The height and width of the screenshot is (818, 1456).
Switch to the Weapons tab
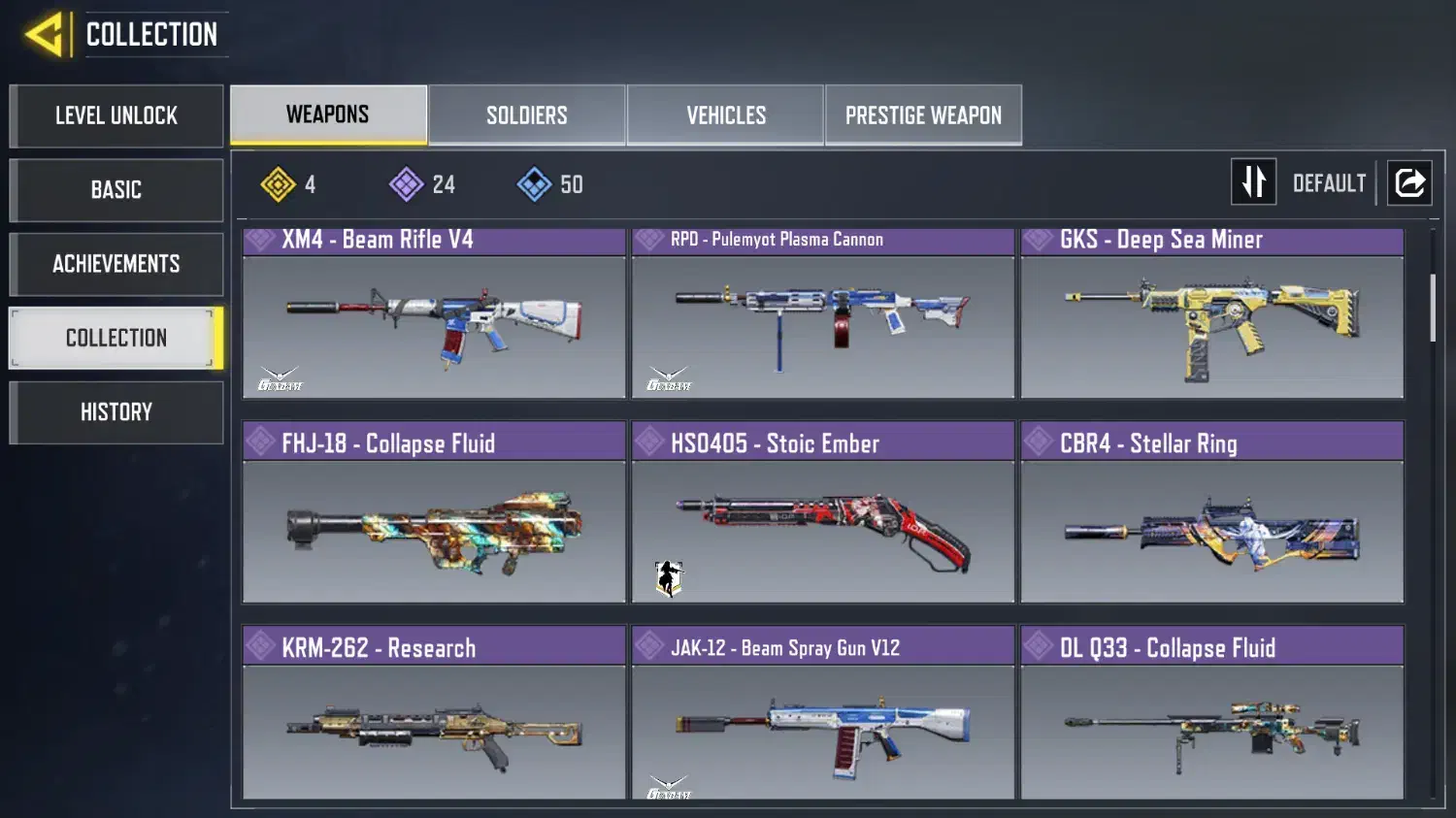328,115
